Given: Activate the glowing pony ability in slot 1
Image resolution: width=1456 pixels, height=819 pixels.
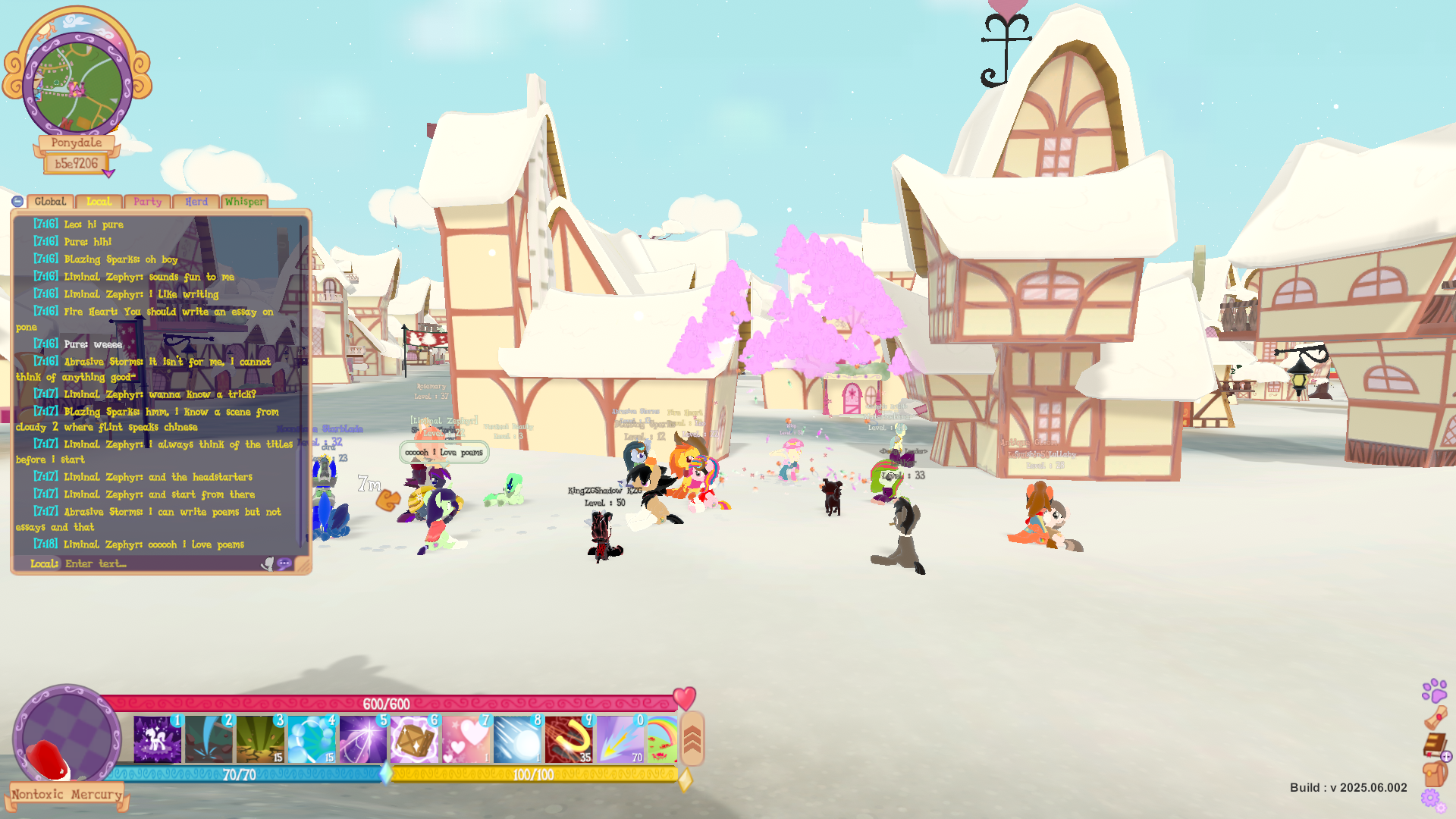Looking at the screenshot, I should (x=158, y=739).
